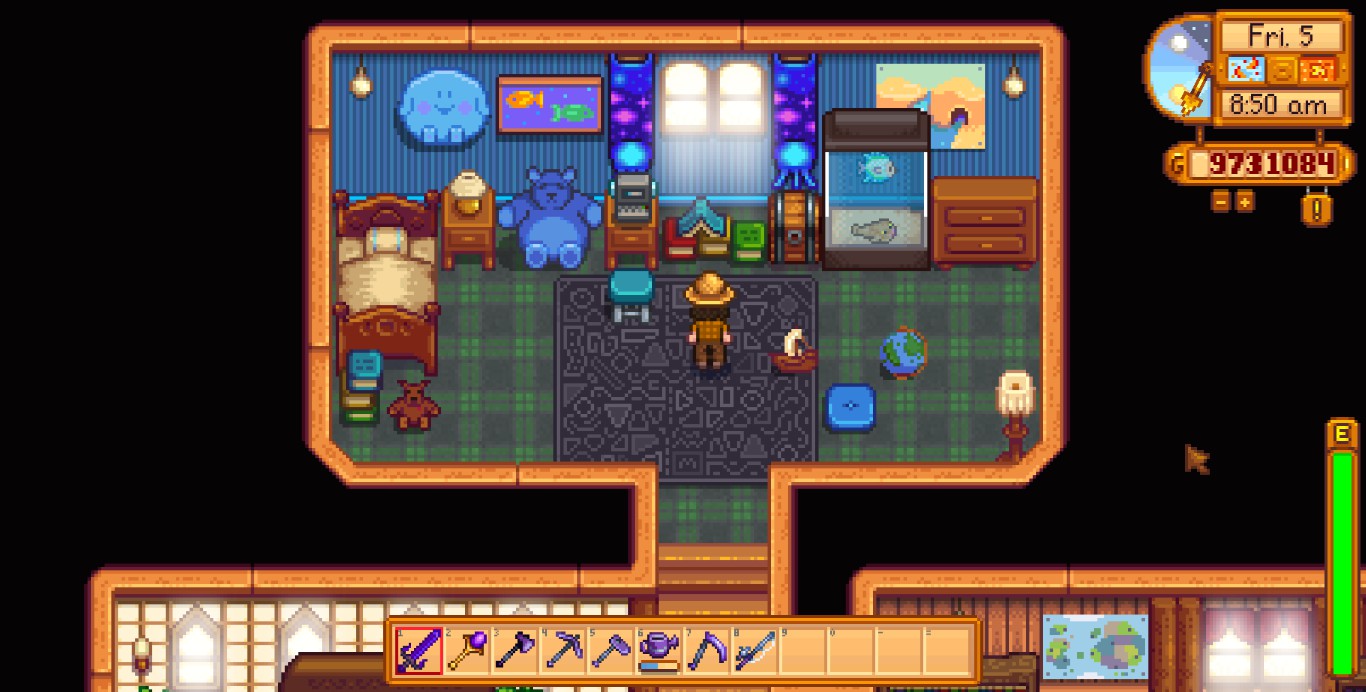Open the journal with the exclamation icon
Image resolution: width=1366 pixels, height=692 pixels.
(x=1317, y=209)
